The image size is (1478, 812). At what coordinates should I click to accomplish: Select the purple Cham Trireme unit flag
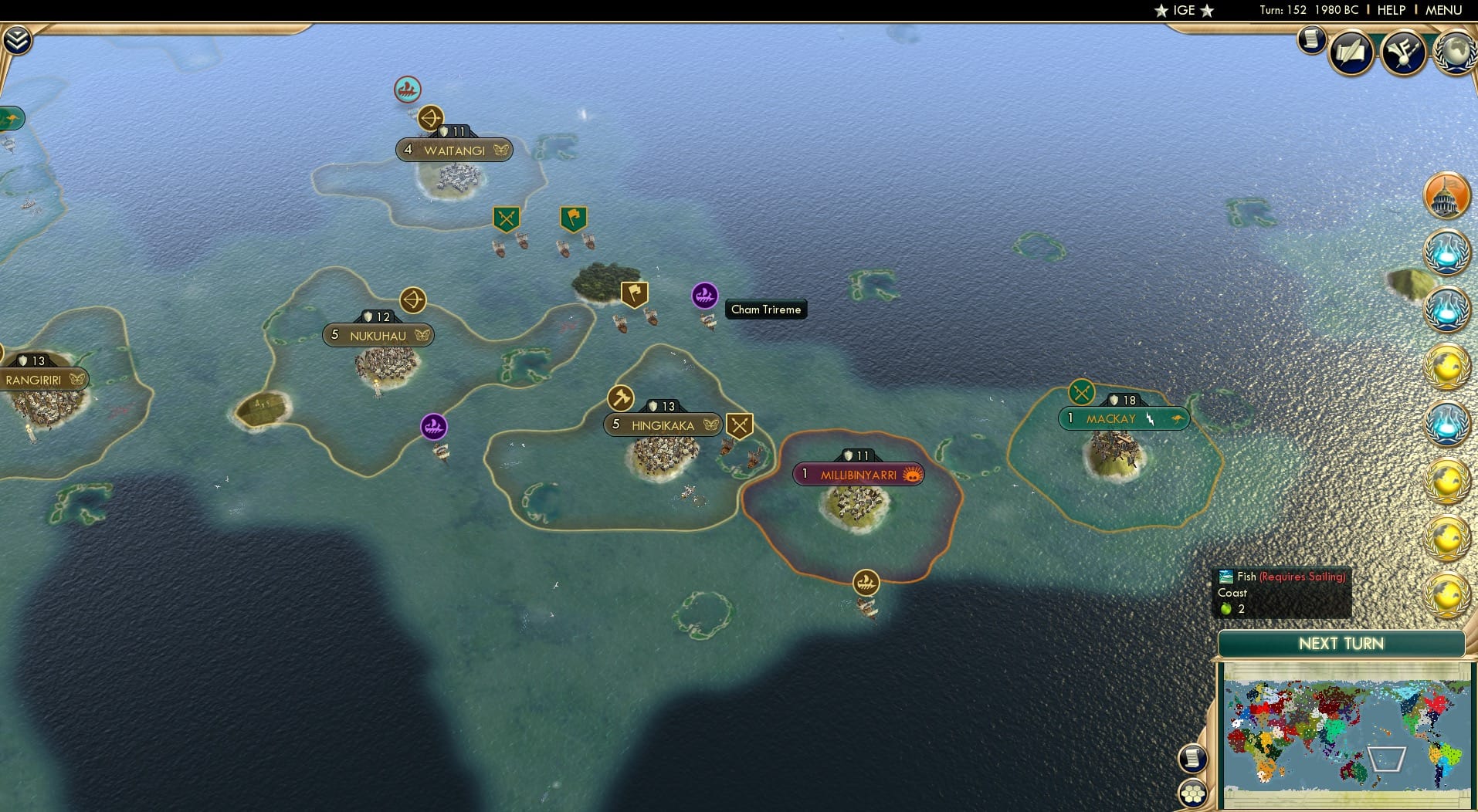[x=705, y=296]
